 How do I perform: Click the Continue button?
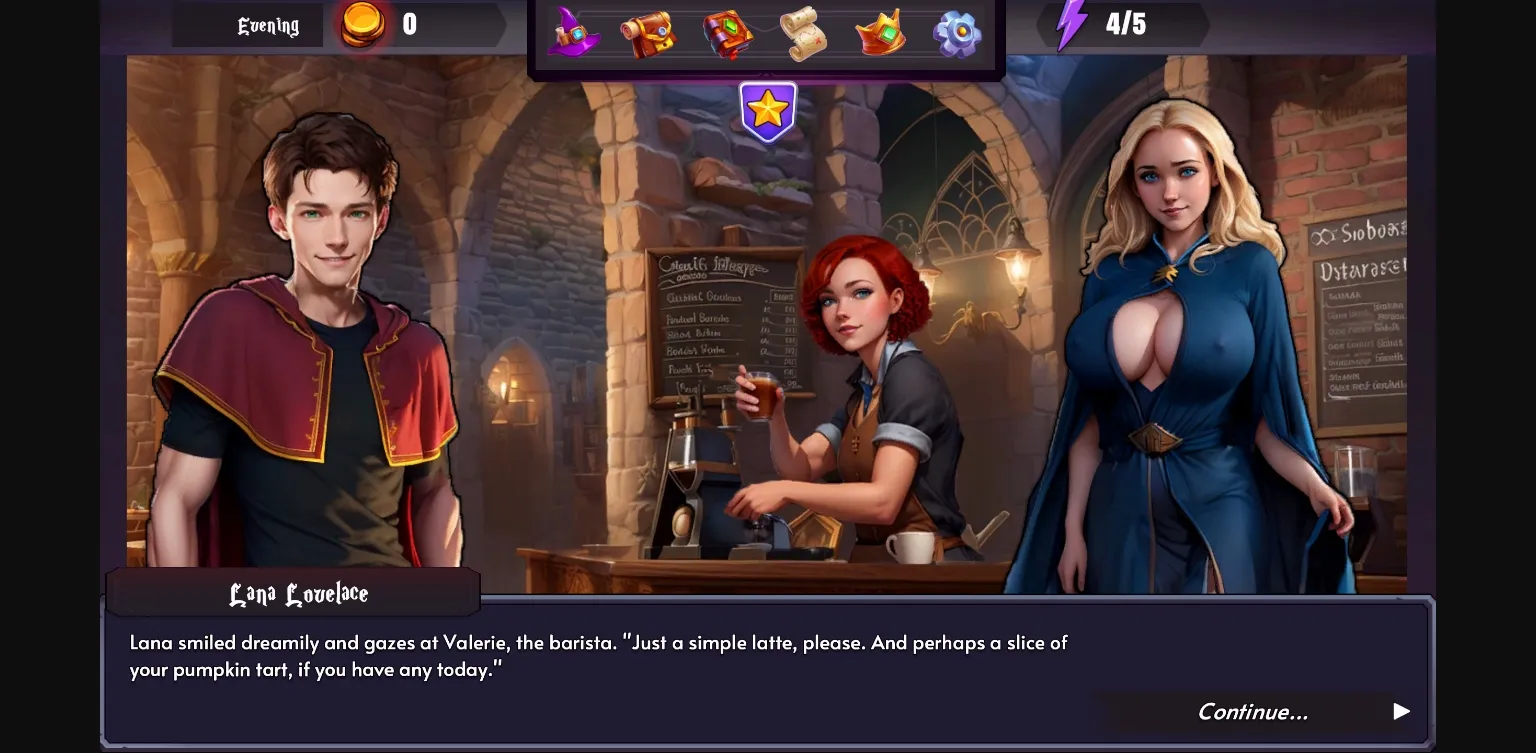click(x=1253, y=712)
